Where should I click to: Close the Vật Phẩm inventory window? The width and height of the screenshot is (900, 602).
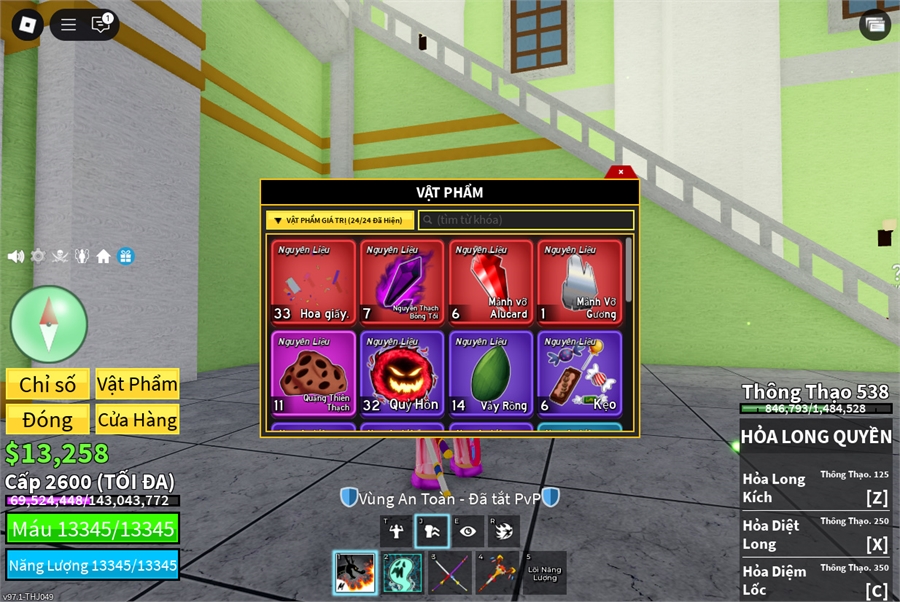click(621, 172)
